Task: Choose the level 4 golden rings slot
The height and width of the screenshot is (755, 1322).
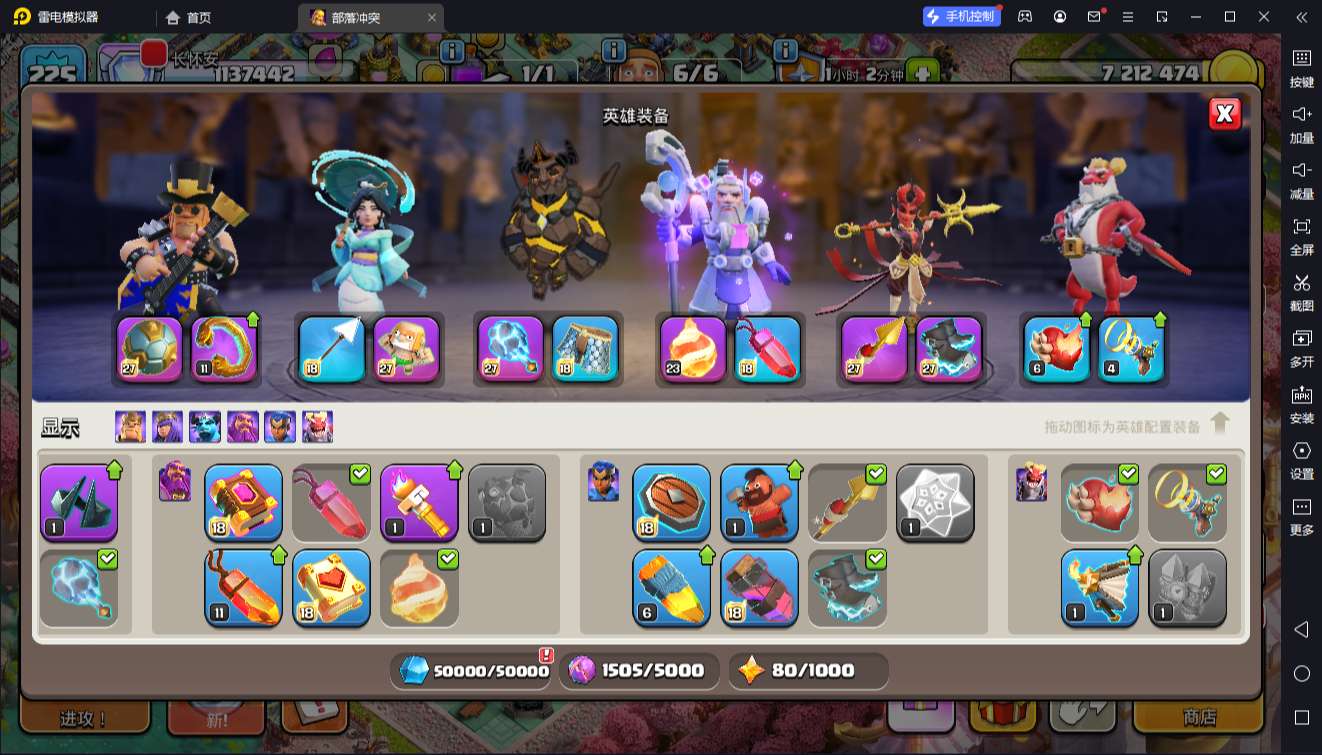Action: pos(1132,348)
